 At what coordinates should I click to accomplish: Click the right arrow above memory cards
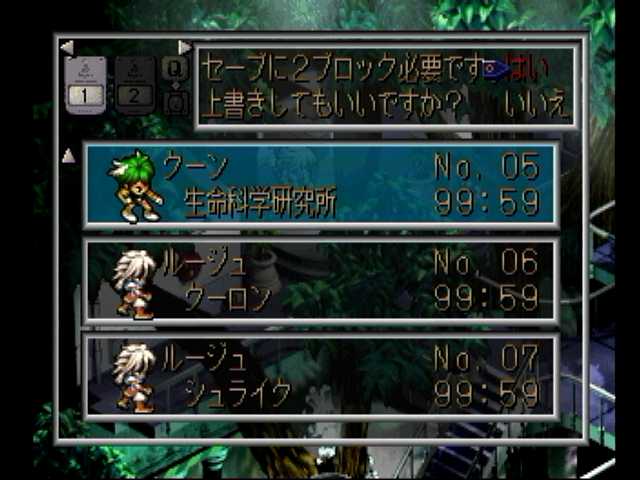184,47
